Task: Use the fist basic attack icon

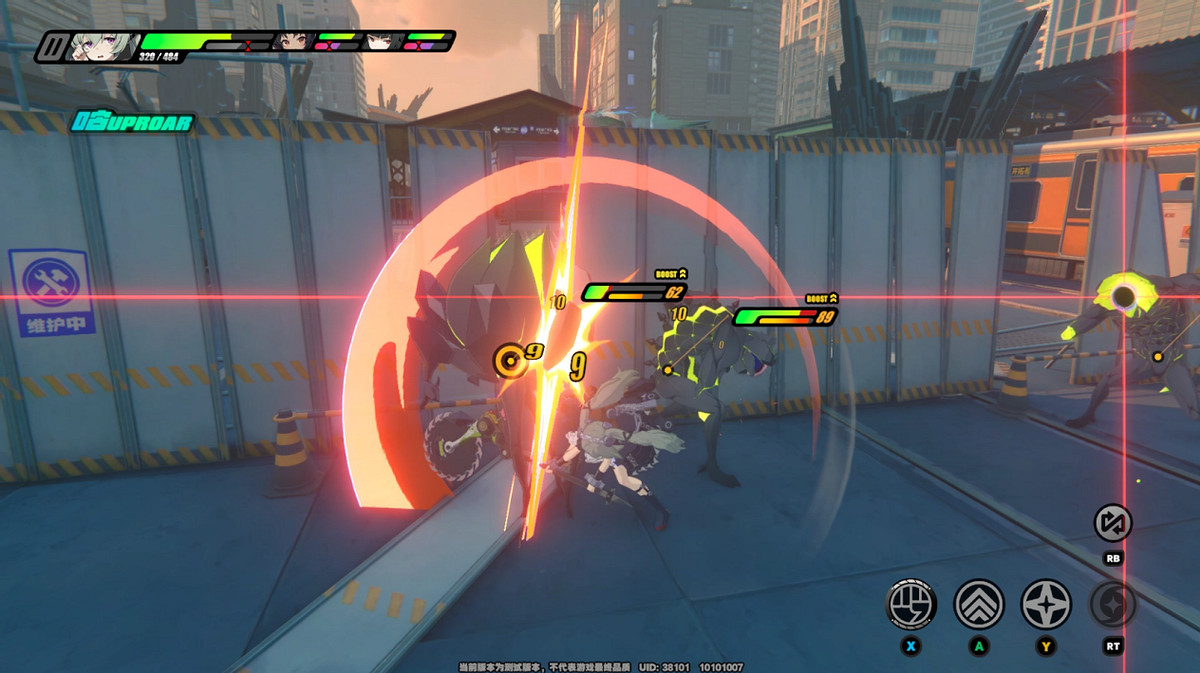Action: [911, 604]
